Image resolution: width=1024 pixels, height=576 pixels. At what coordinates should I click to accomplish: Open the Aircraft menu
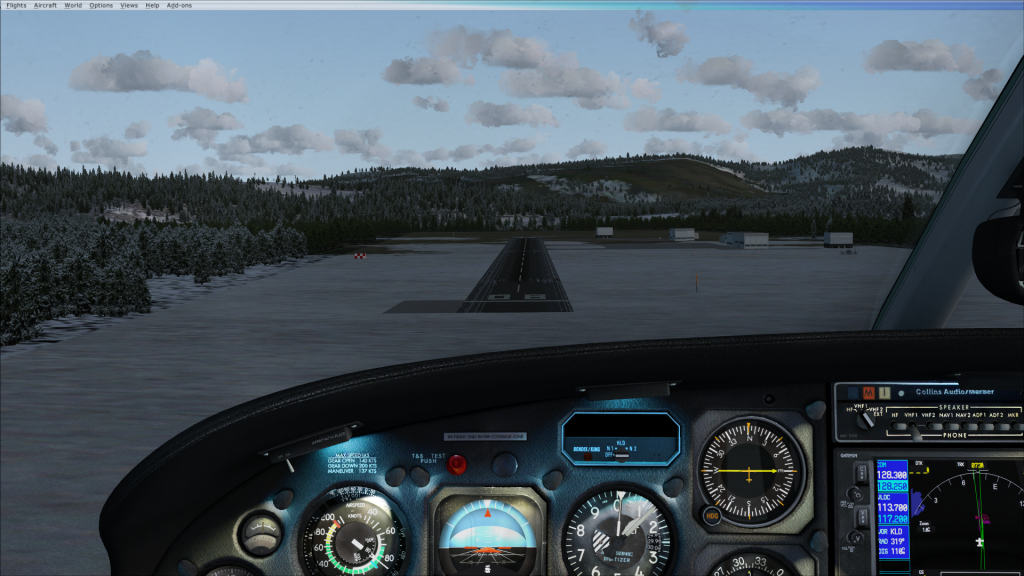pyautogui.click(x=45, y=5)
